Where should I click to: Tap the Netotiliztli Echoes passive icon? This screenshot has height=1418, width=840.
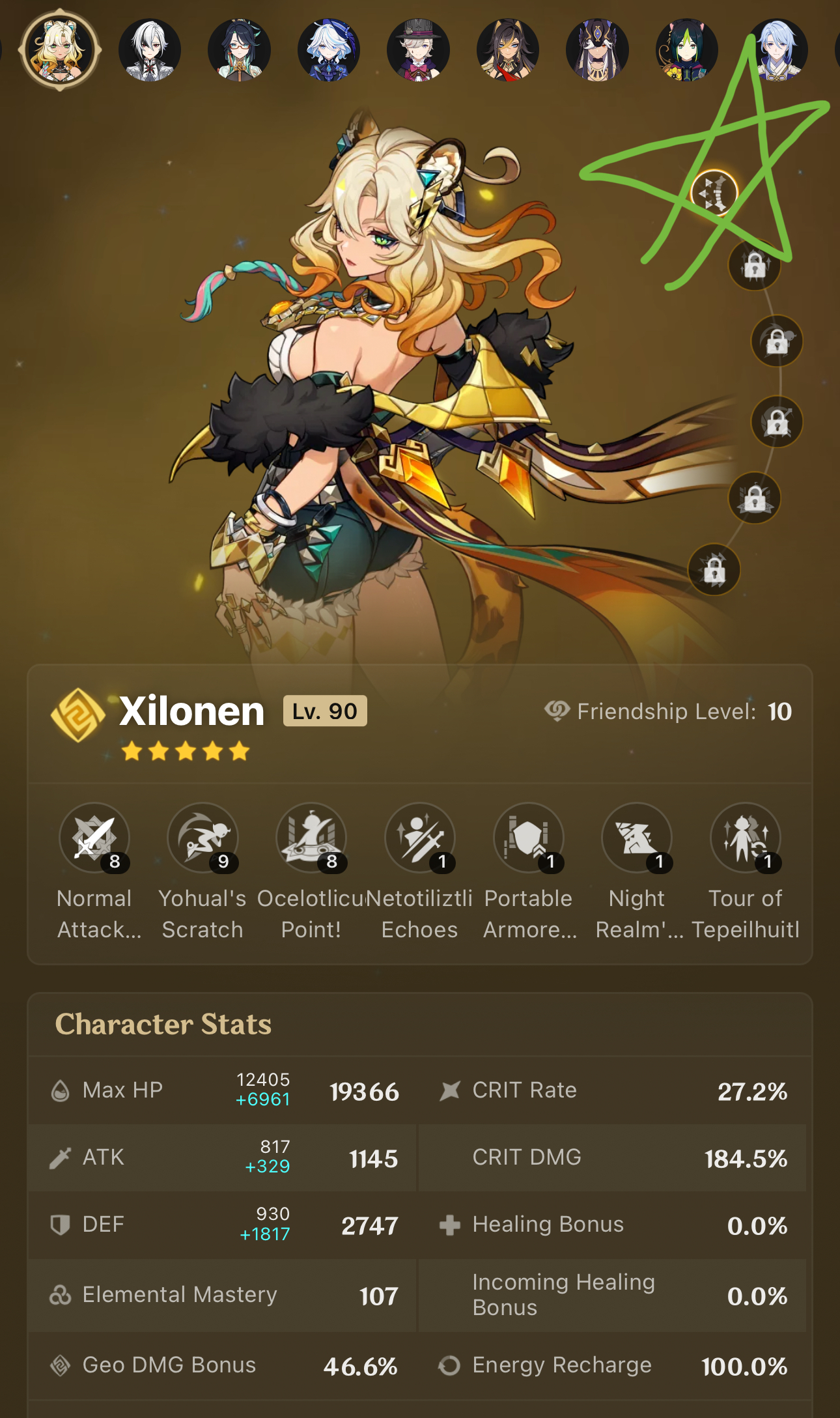[420, 838]
